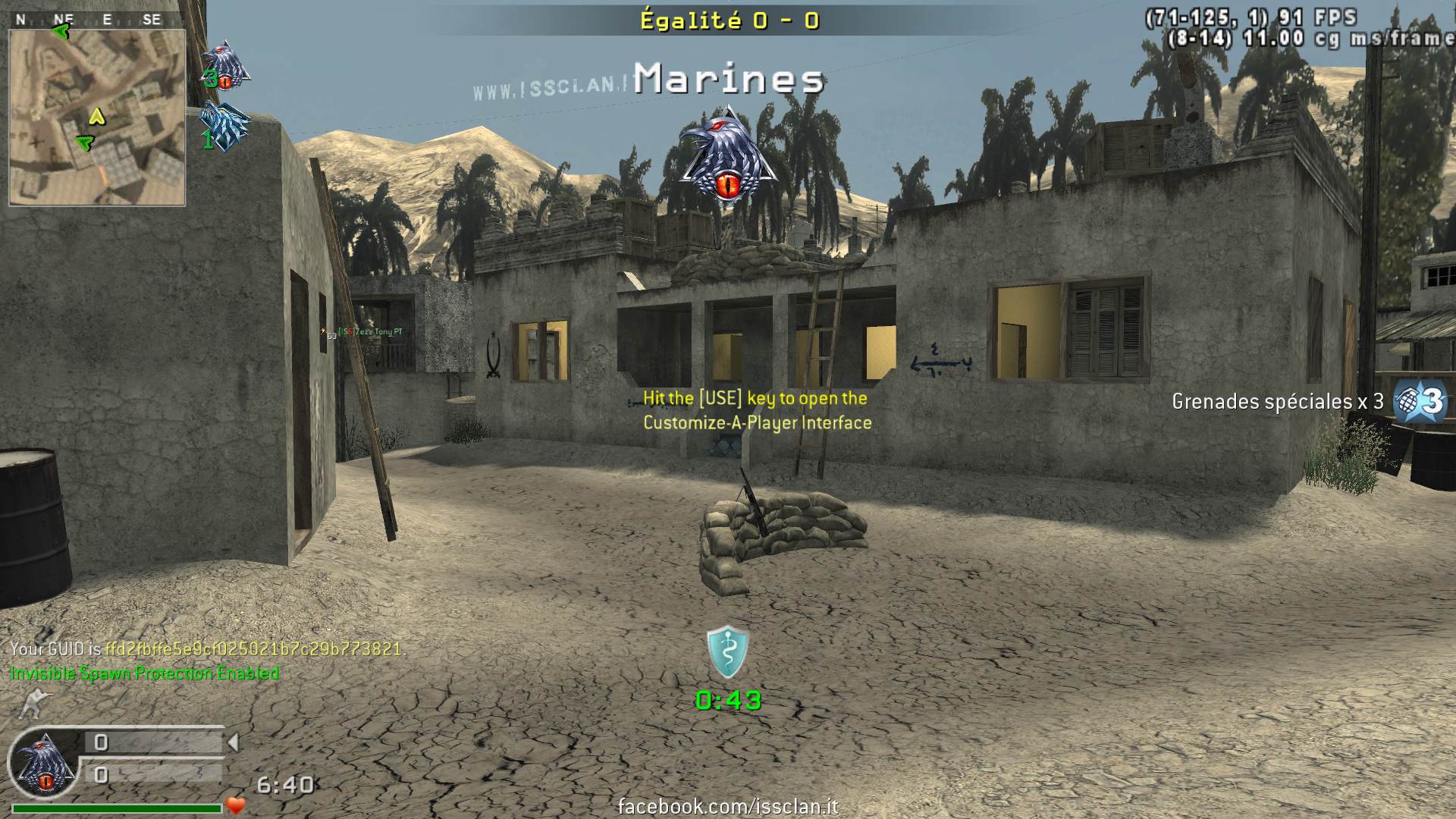
Task: Open the minimap in the corner
Action: click(97, 118)
